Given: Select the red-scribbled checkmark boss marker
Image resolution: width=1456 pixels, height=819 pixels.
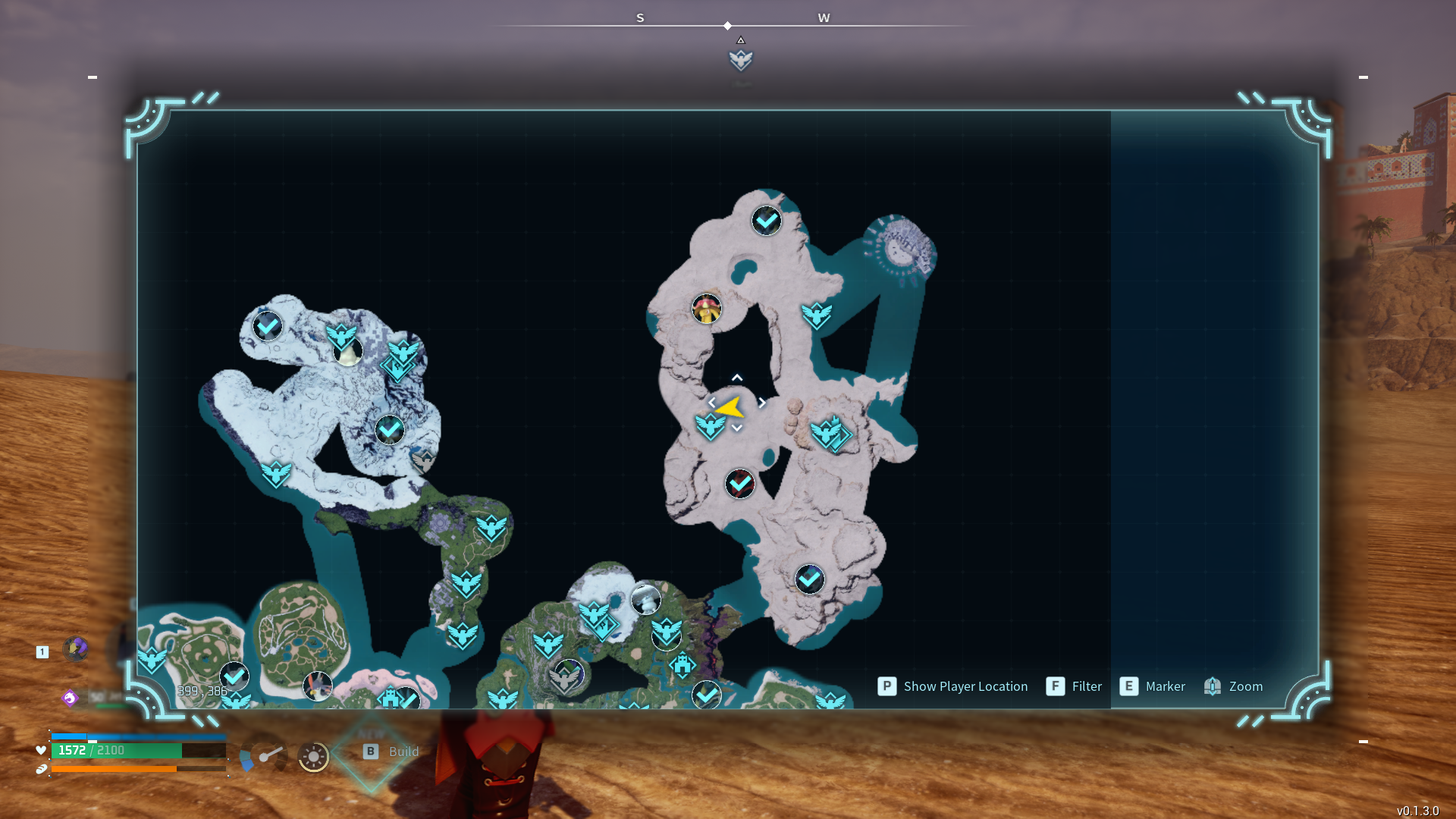Looking at the screenshot, I should [740, 484].
